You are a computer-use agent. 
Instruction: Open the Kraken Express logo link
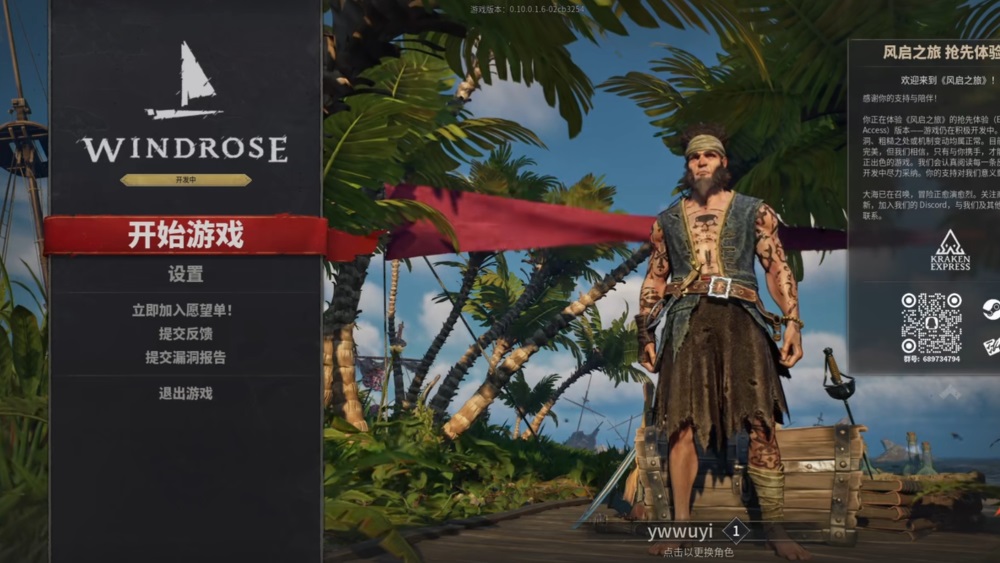(950, 250)
